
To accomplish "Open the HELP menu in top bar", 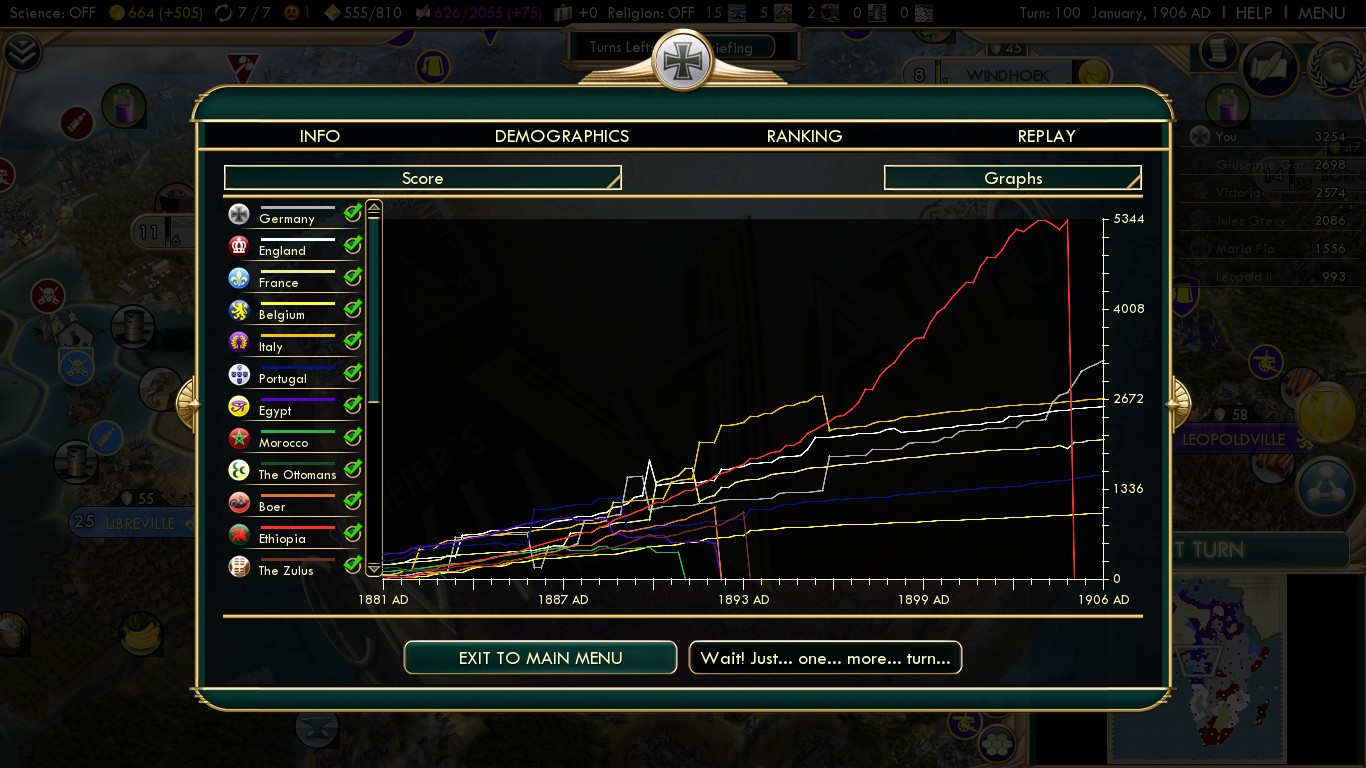I will click(x=1253, y=13).
